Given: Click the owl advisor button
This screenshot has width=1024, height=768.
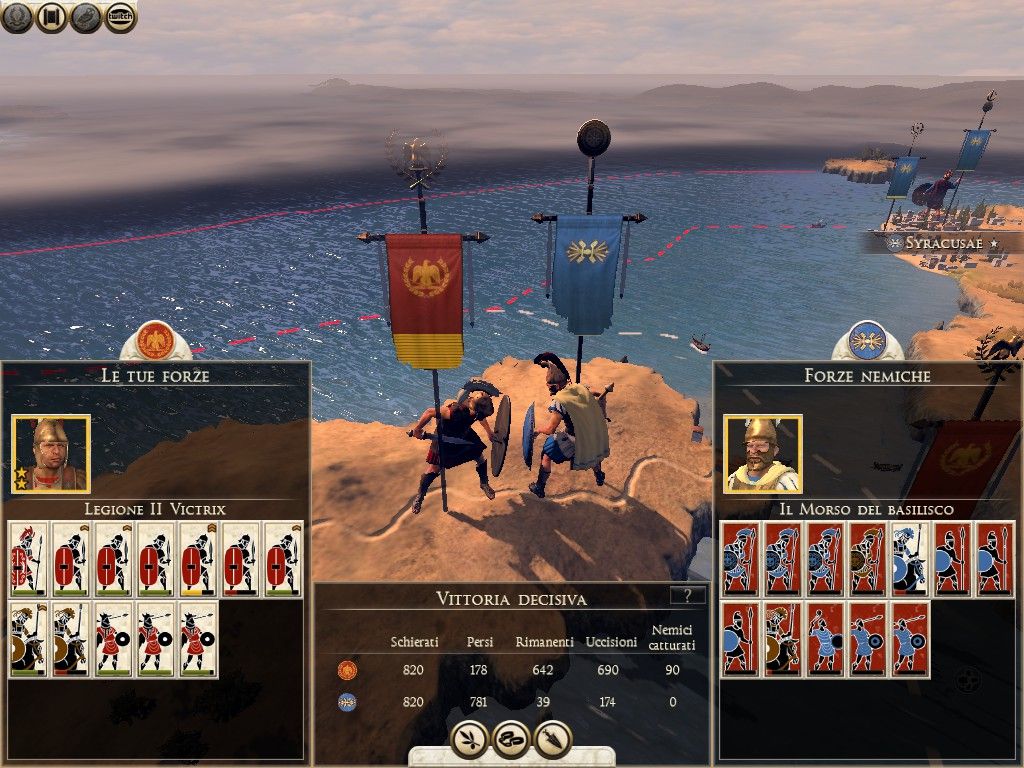Looking at the screenshot, I should tap(86, 16).
